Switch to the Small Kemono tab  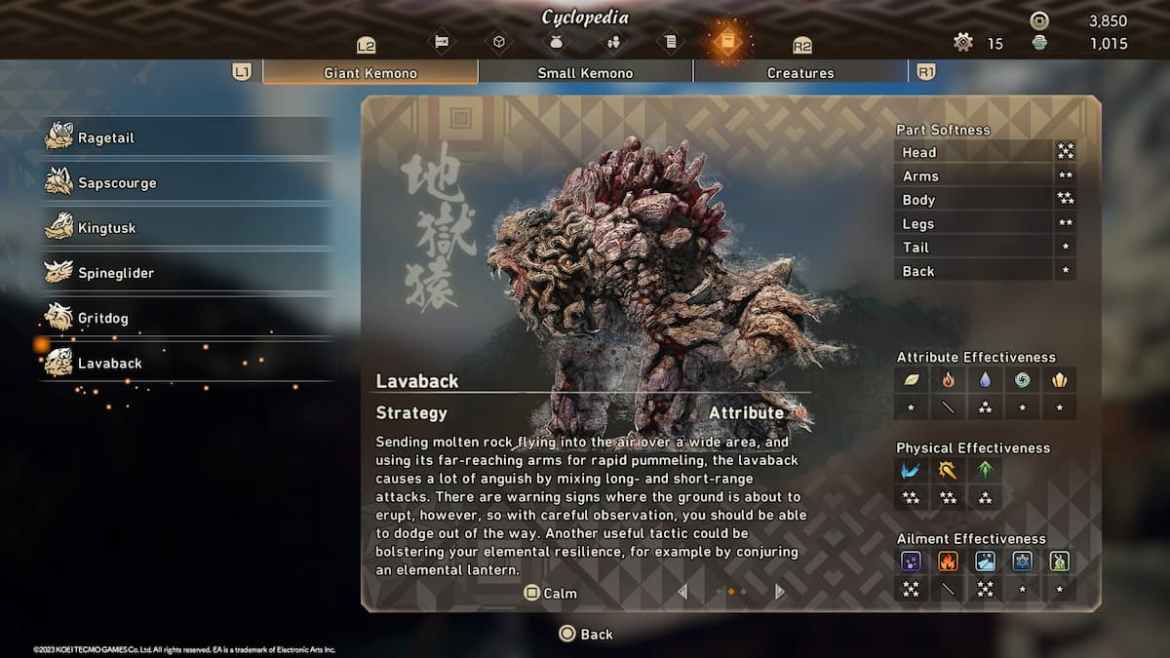pyautogui.click(x=585, y=73)
